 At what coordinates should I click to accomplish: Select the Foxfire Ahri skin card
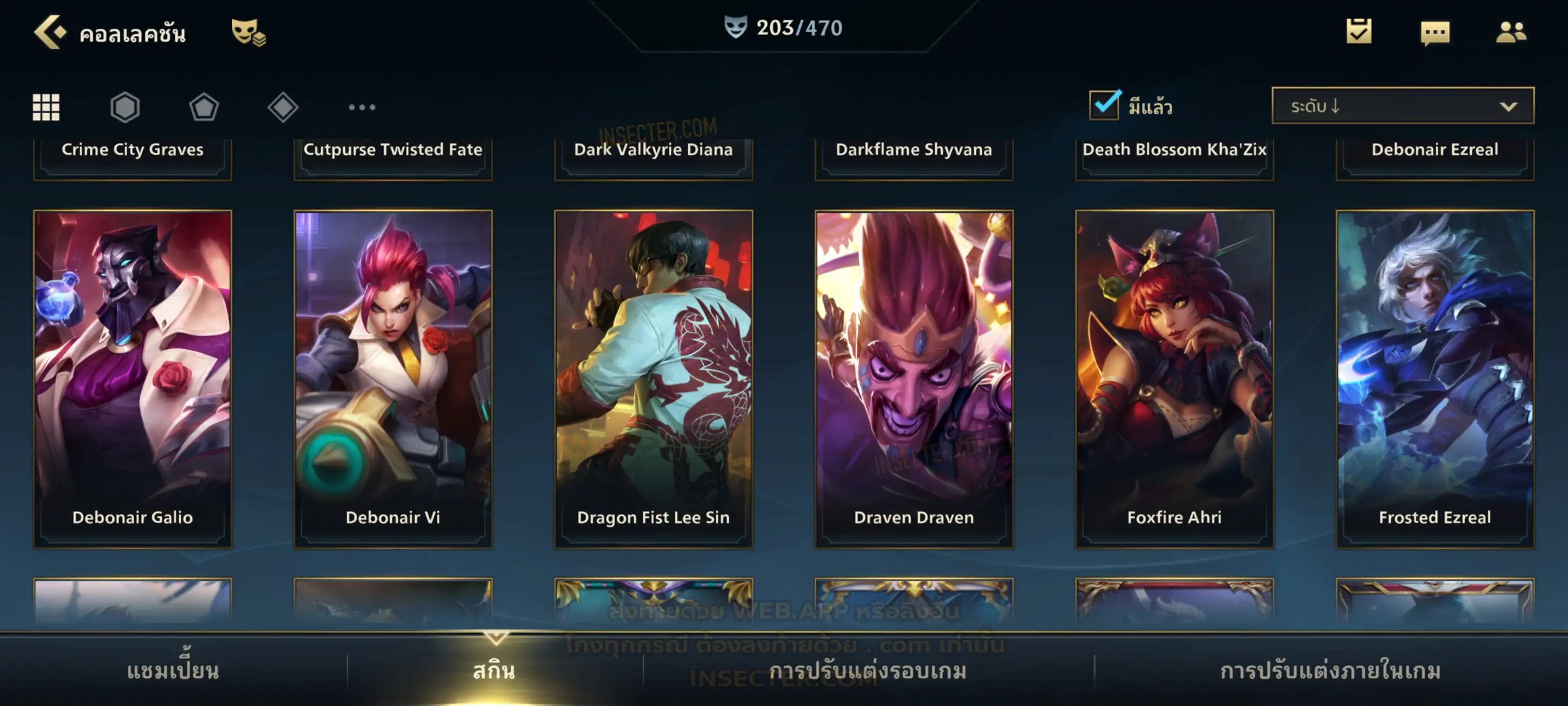1174,379
